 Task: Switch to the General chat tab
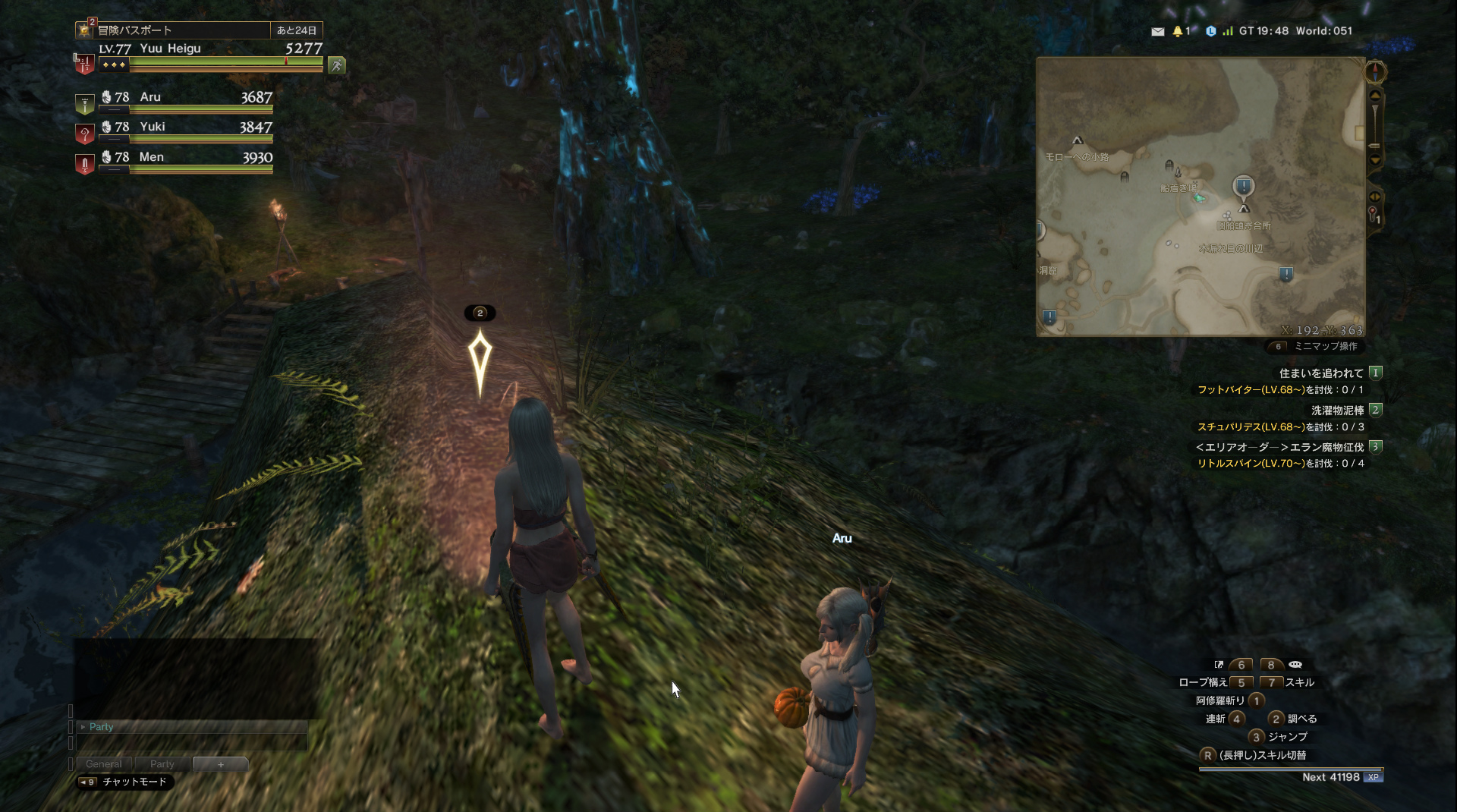(104, 764)
